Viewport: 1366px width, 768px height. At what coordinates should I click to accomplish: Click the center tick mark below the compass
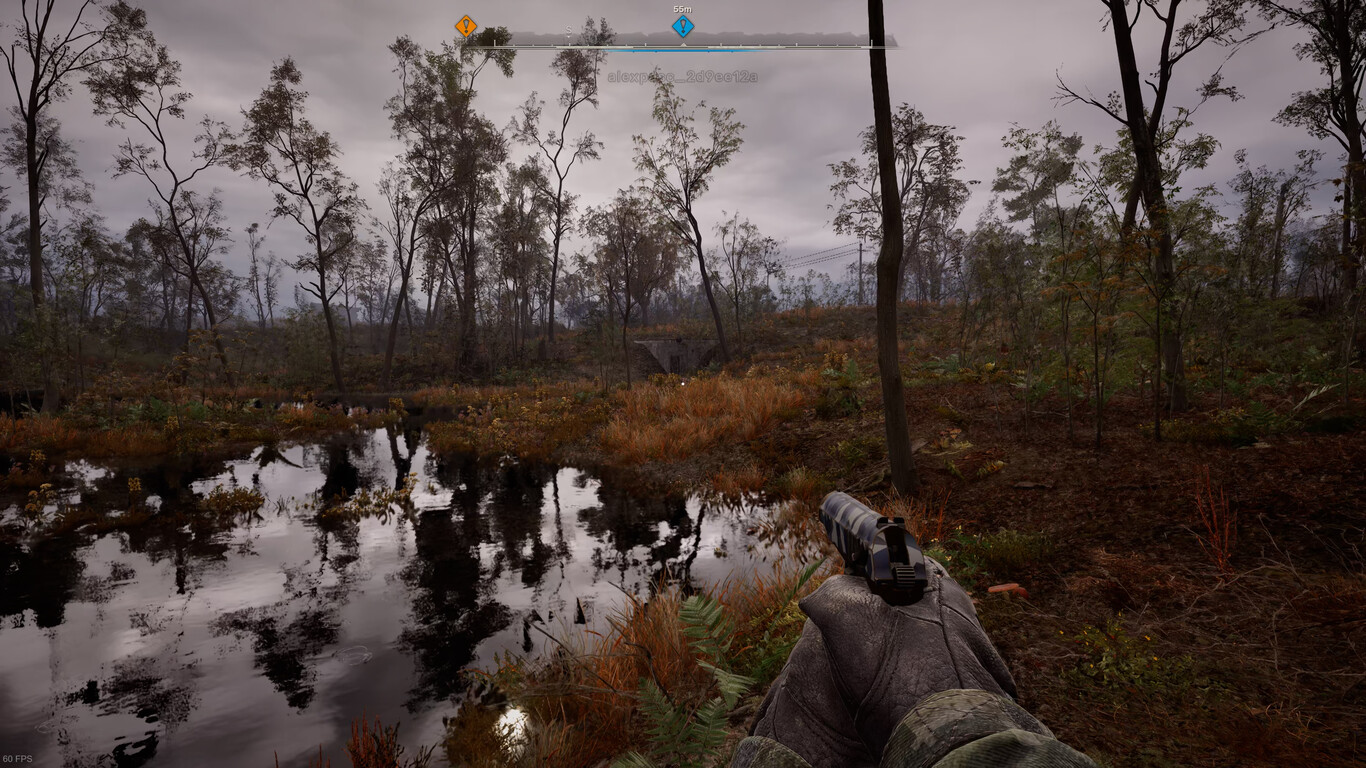coord(681,45)
